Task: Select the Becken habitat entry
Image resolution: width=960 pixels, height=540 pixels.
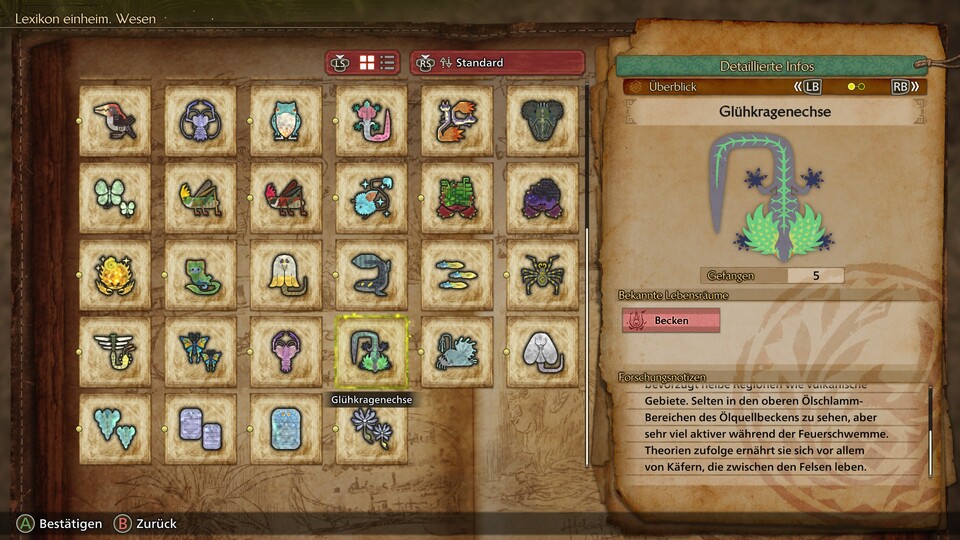Action: (671, 320)
